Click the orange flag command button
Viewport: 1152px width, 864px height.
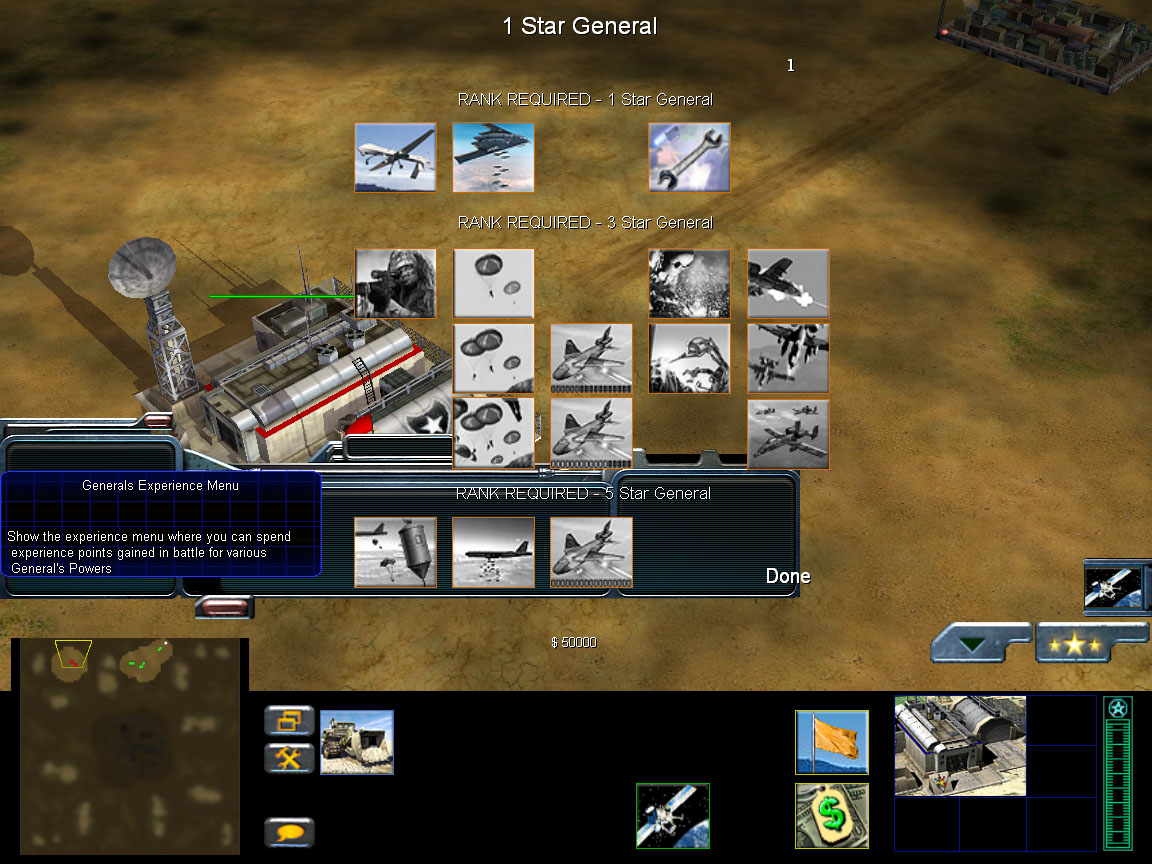tap(832, 742)
